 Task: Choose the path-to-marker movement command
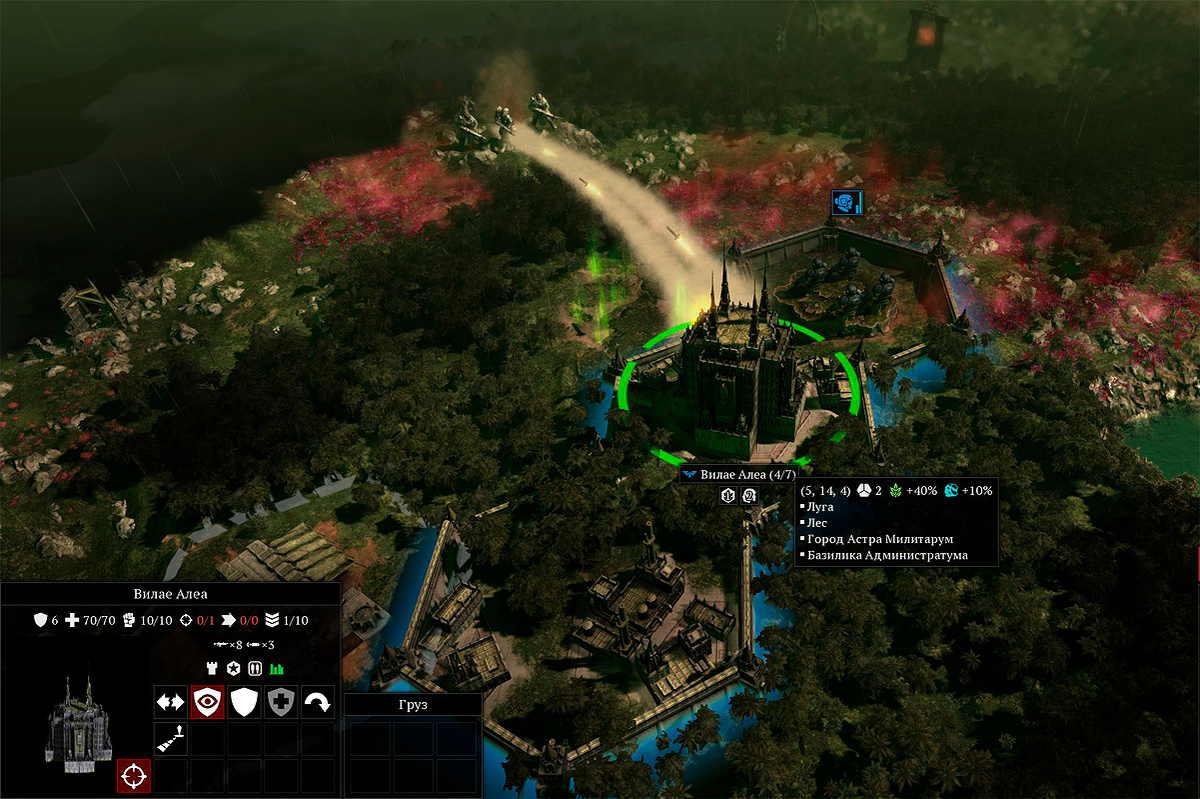[x=171, y=739]
